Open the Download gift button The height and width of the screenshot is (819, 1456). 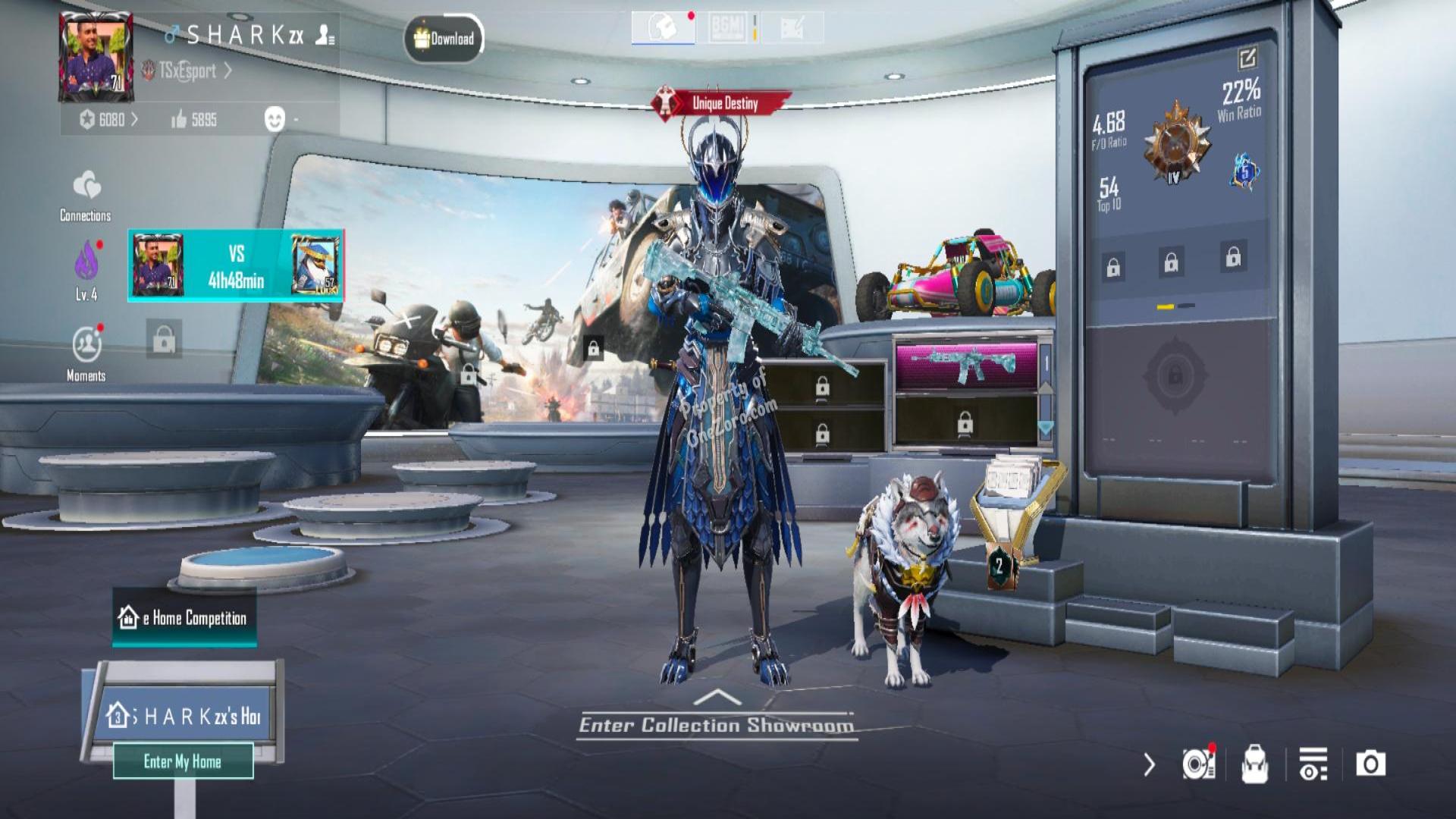(x=444, y=38)
